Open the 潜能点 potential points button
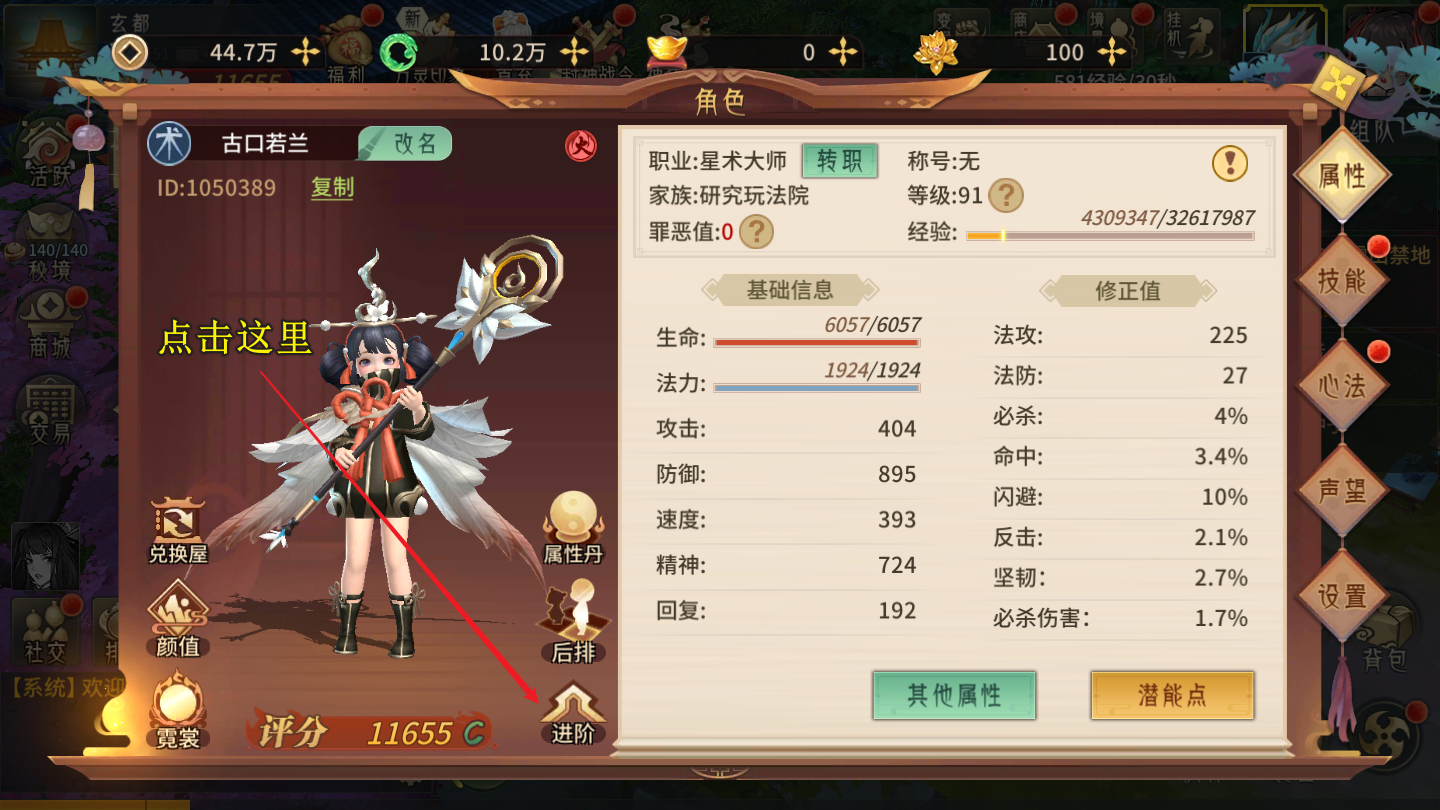Screen dimensions: 1440x810 (x=1172, y=695)
